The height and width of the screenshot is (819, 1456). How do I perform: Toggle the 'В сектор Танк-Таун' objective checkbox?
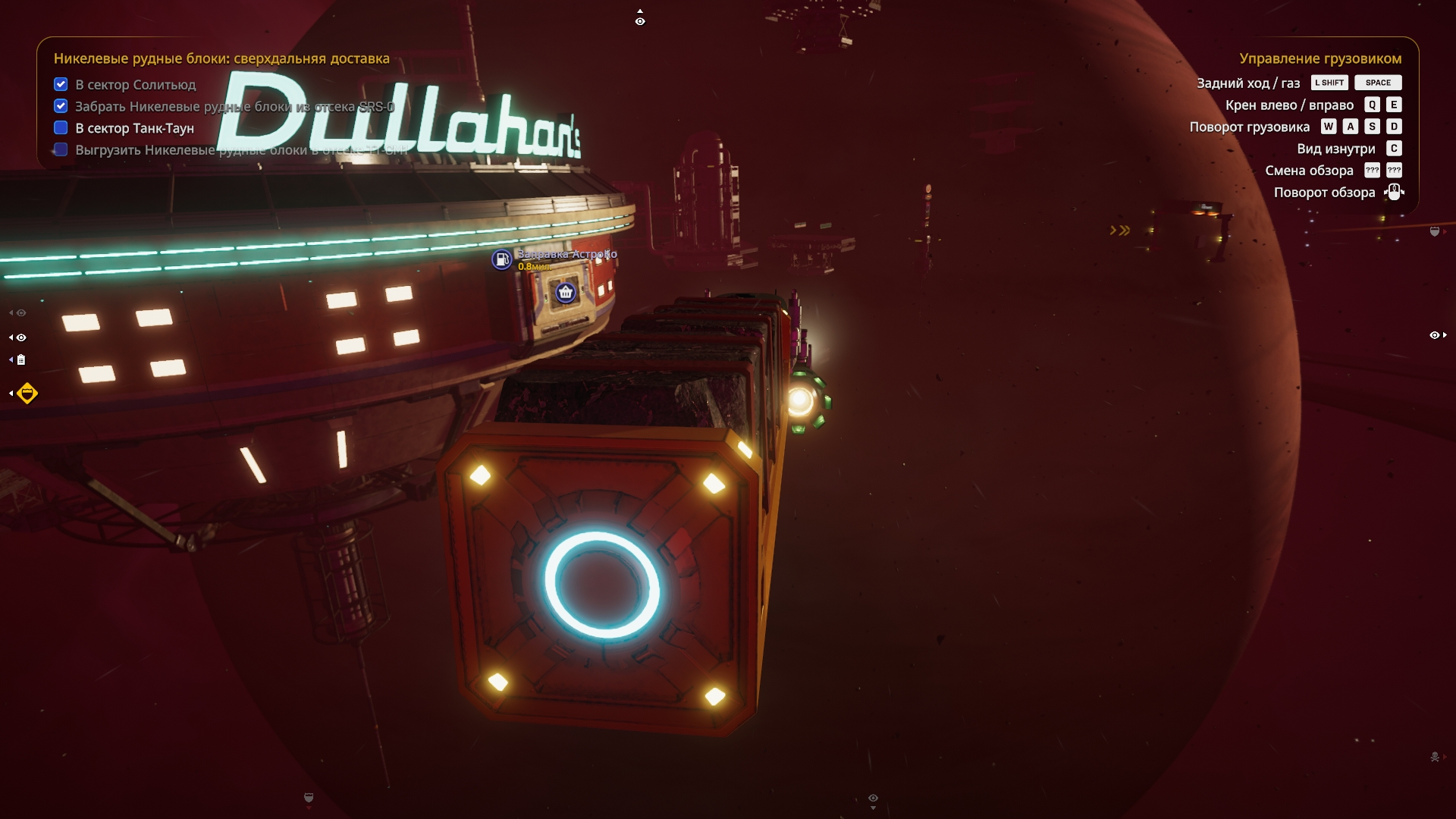61,128
